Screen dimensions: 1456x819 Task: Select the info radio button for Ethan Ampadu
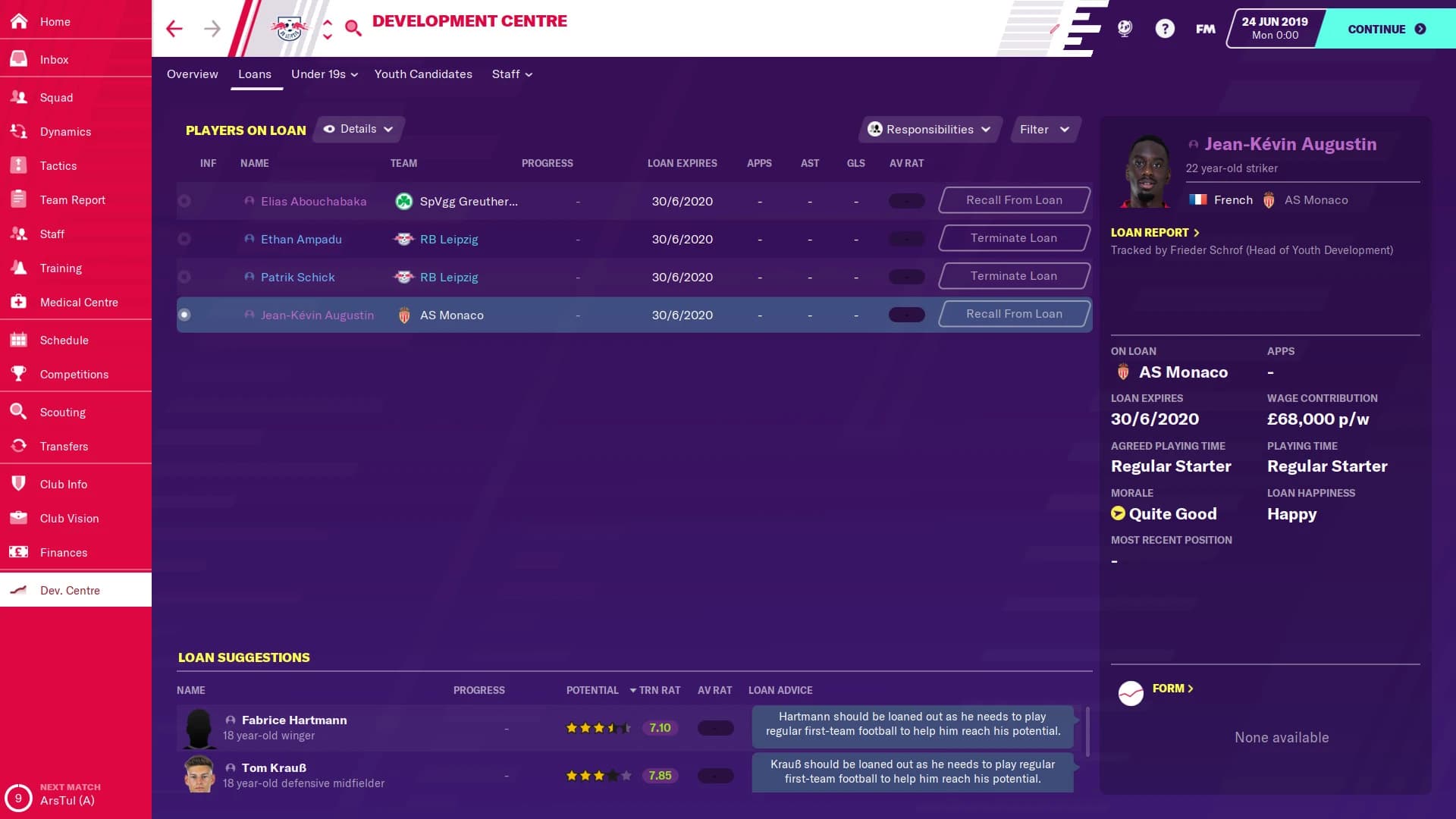point(184,239)
